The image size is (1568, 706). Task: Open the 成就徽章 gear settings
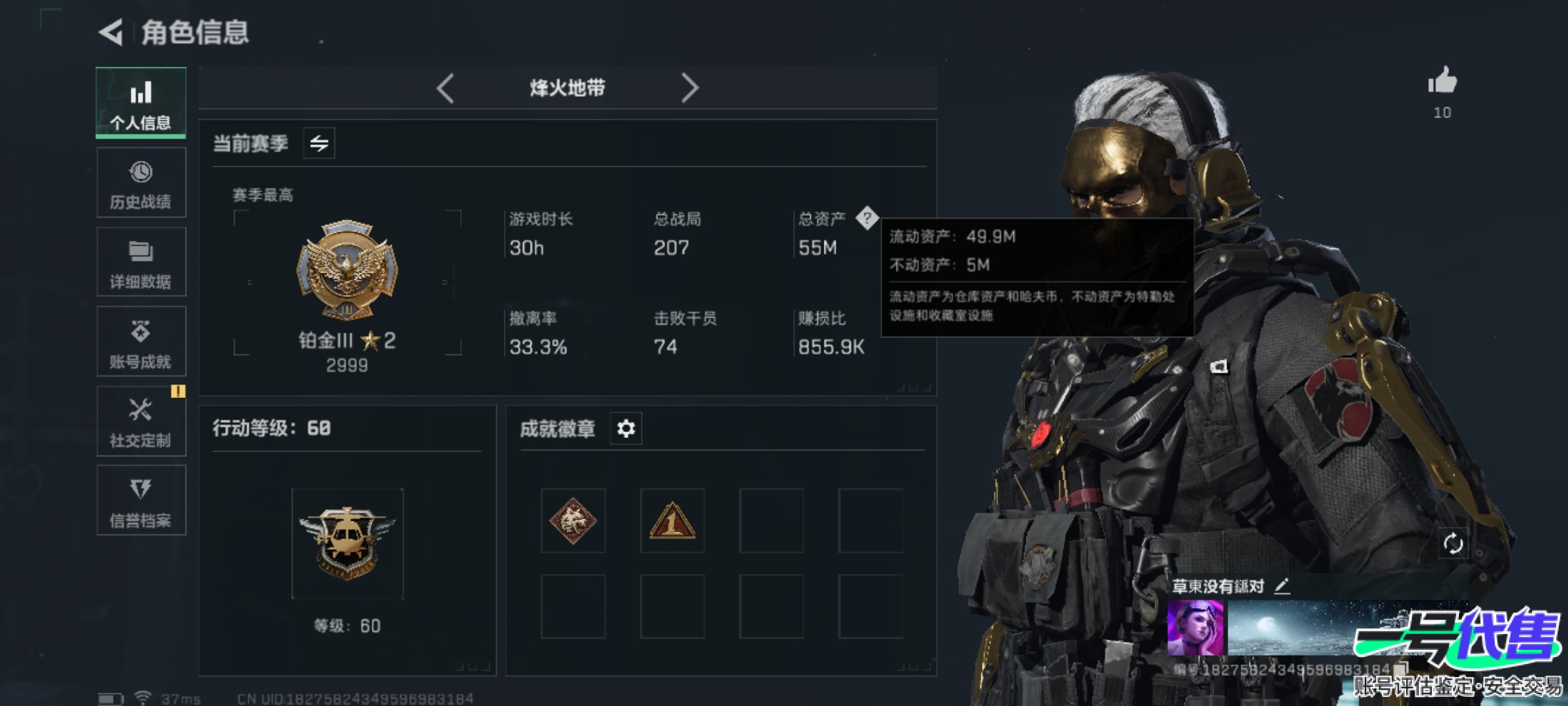coord(626,429)
